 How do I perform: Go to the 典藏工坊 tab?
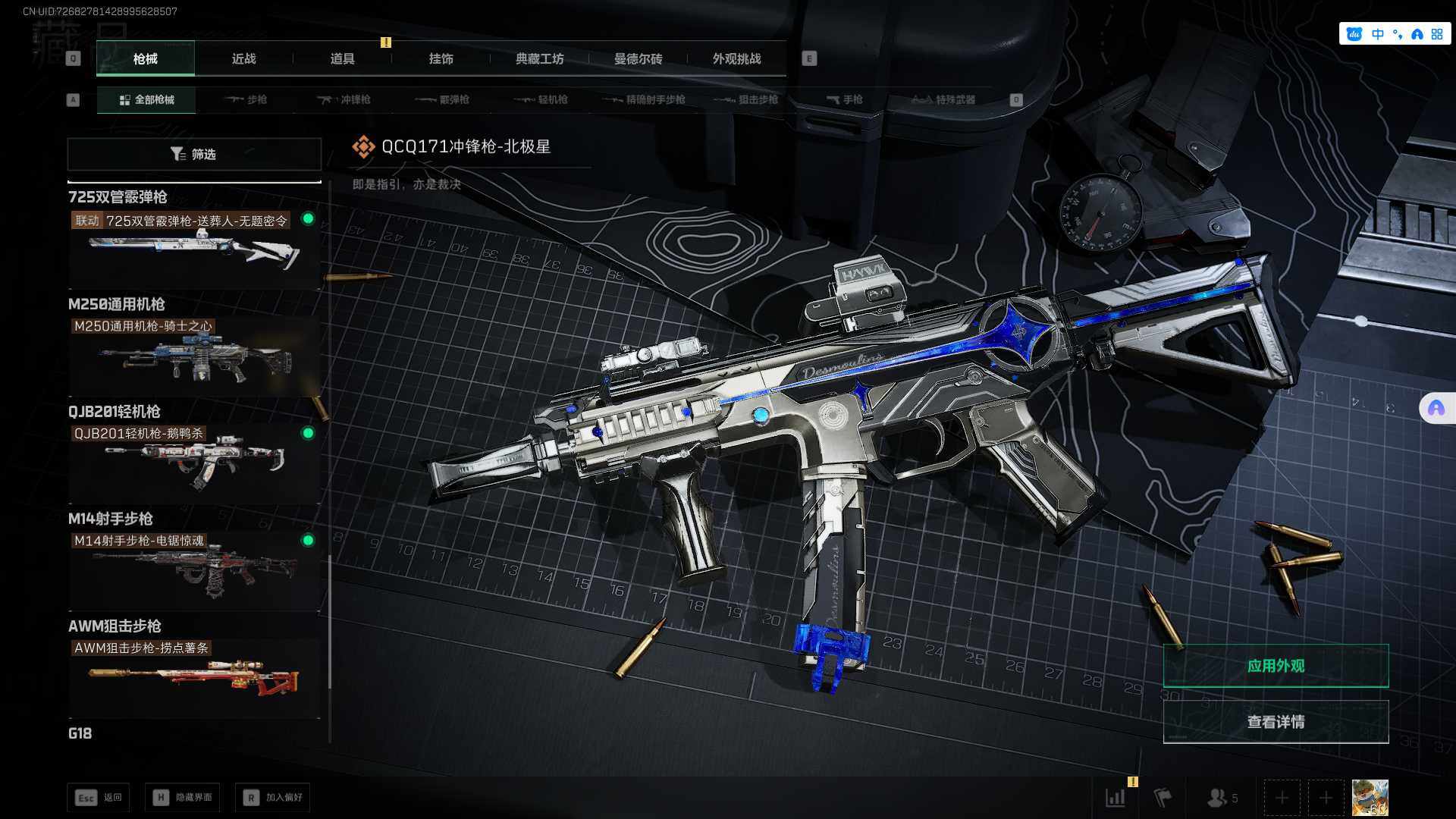[x=539, y=58]
